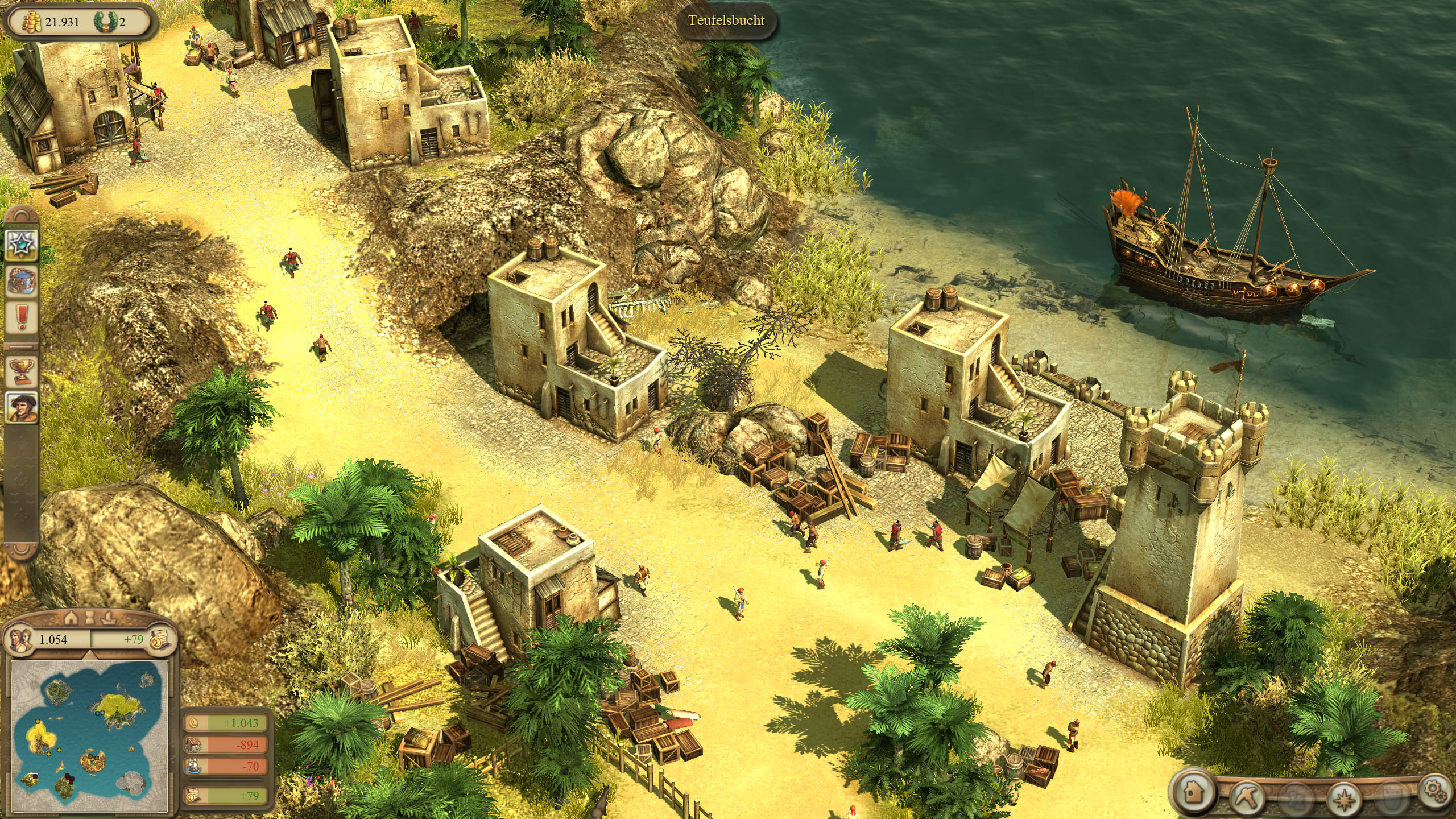Select the man-with-hat portrait icon
Image resolution: width=1456 pixels, height=819 pixels.
click(x=22, y=407)
